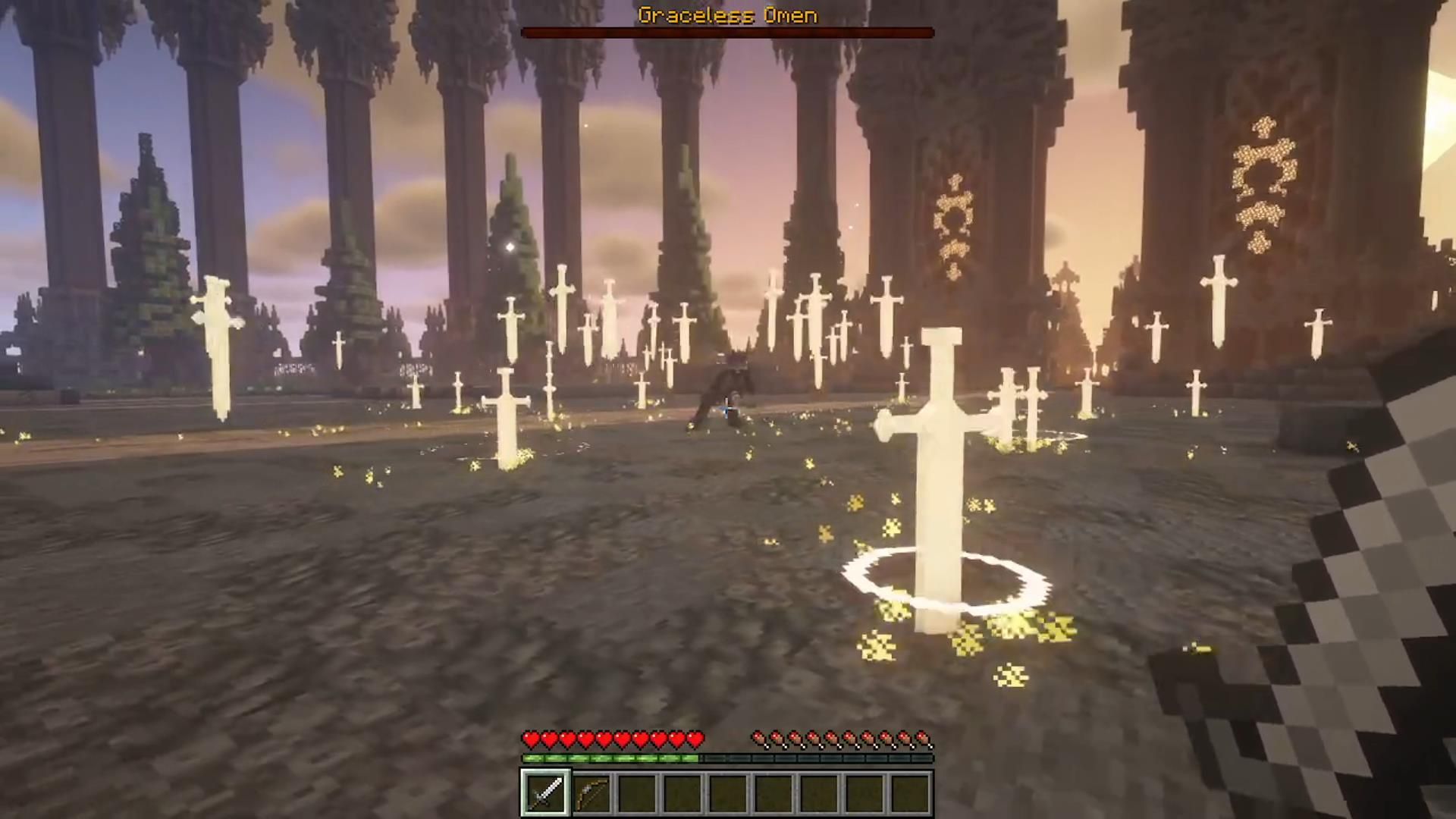Click the red boss health bar

pyautogui.click(x=727, y=33)
